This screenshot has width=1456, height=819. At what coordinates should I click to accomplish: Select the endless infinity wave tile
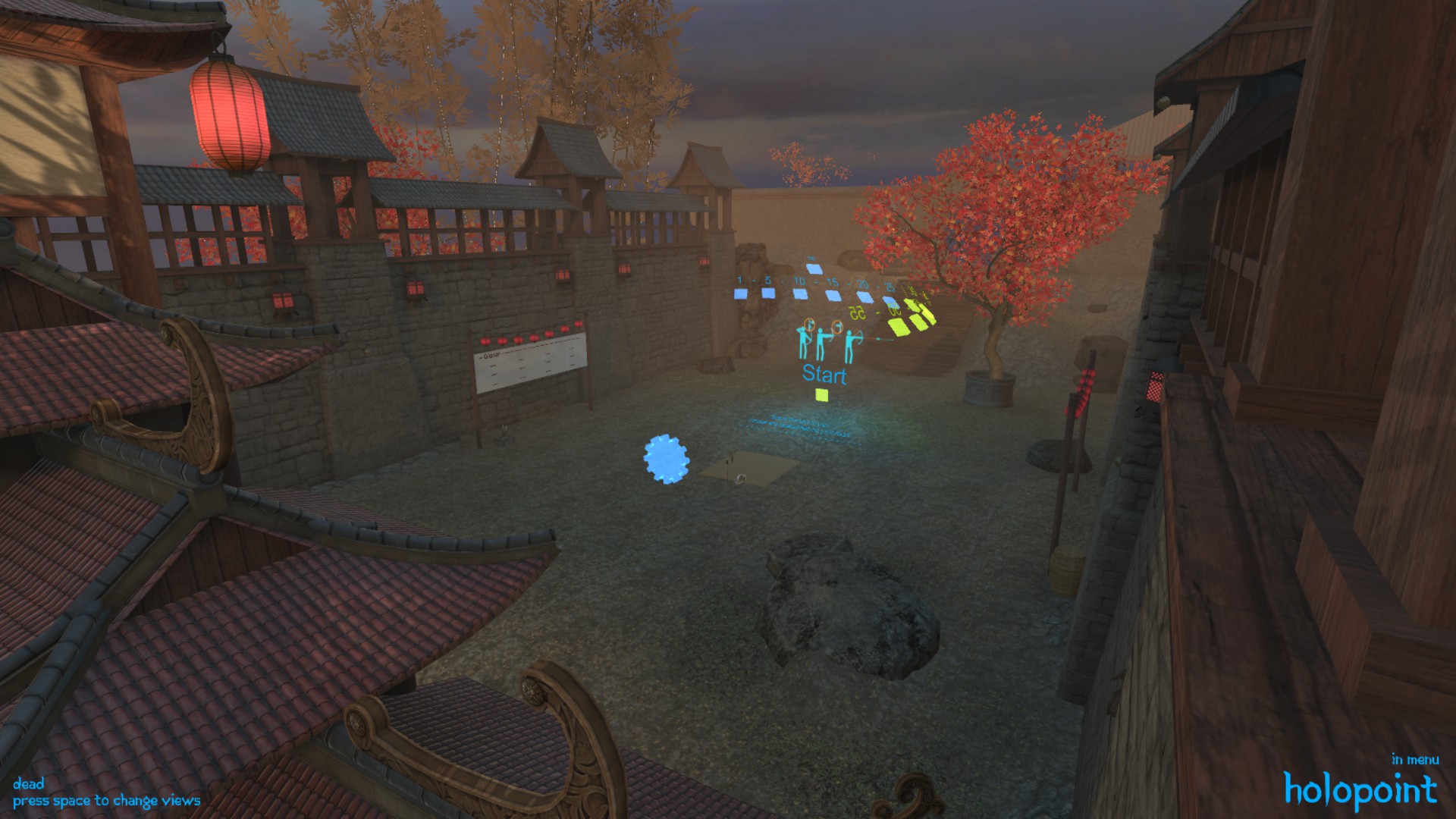click(814, 268)
